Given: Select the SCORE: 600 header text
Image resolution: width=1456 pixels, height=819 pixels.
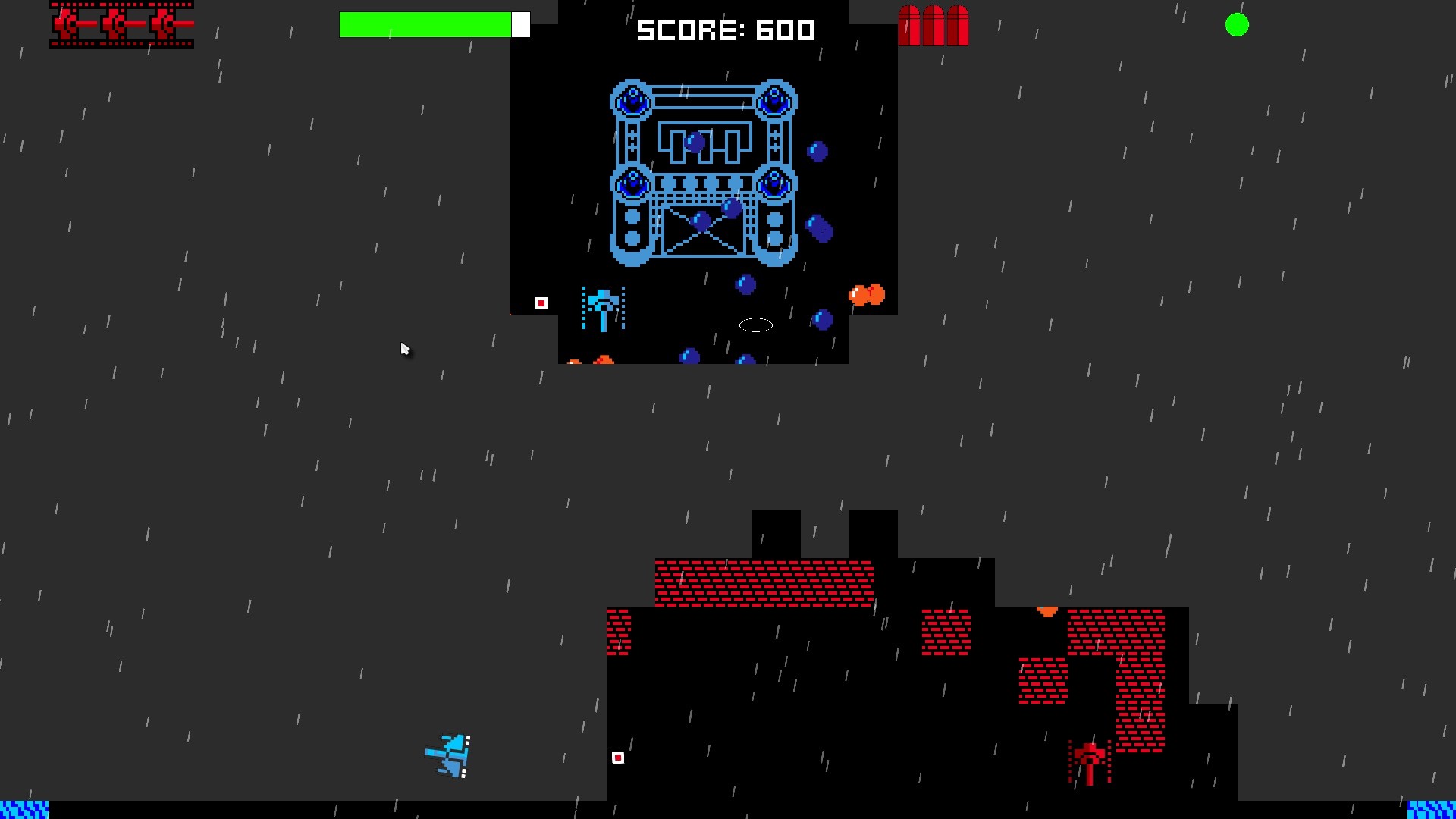Looking at the screenshot, I should pos(726,30).
